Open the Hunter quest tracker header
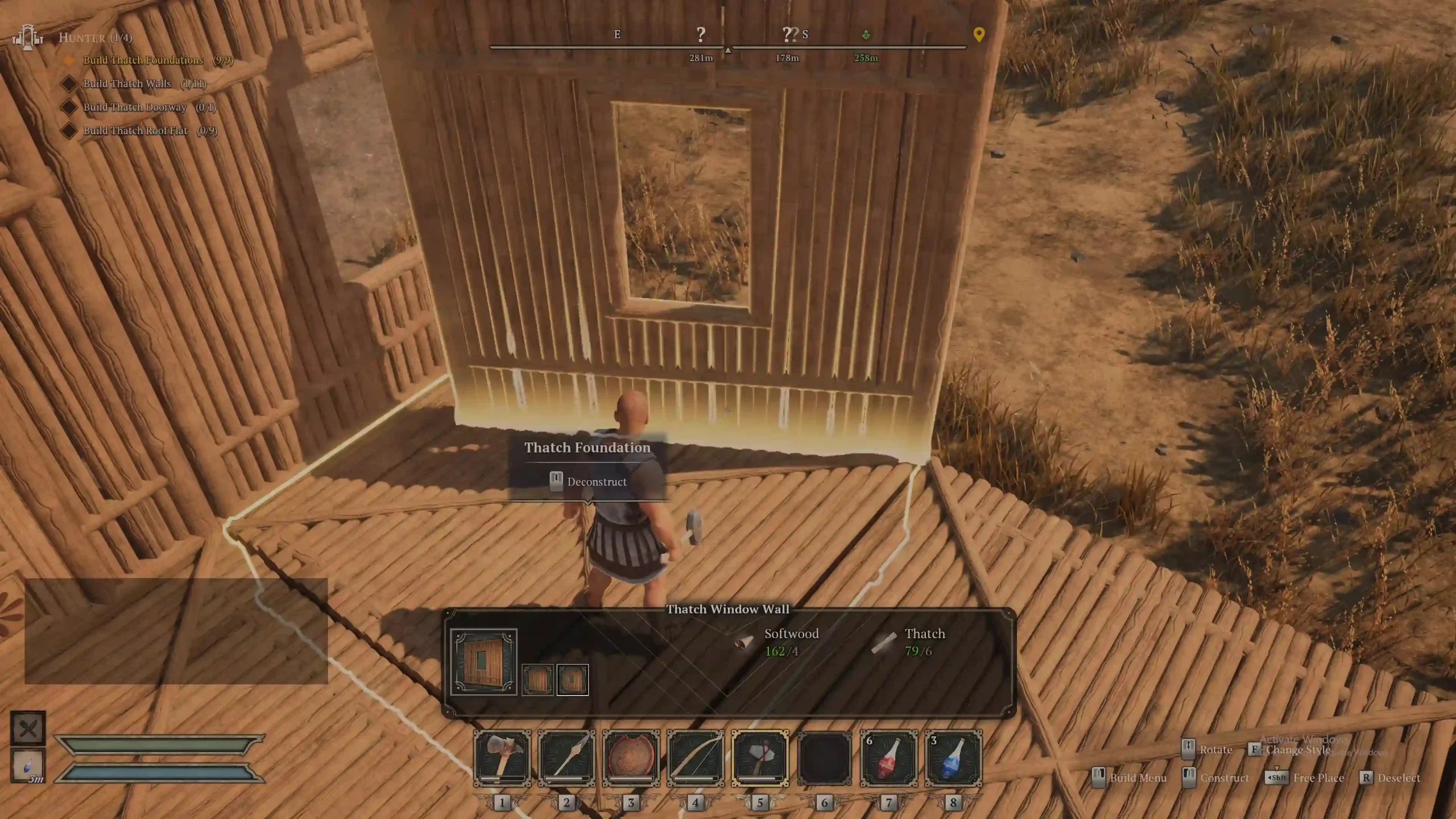 pos(95,38)
